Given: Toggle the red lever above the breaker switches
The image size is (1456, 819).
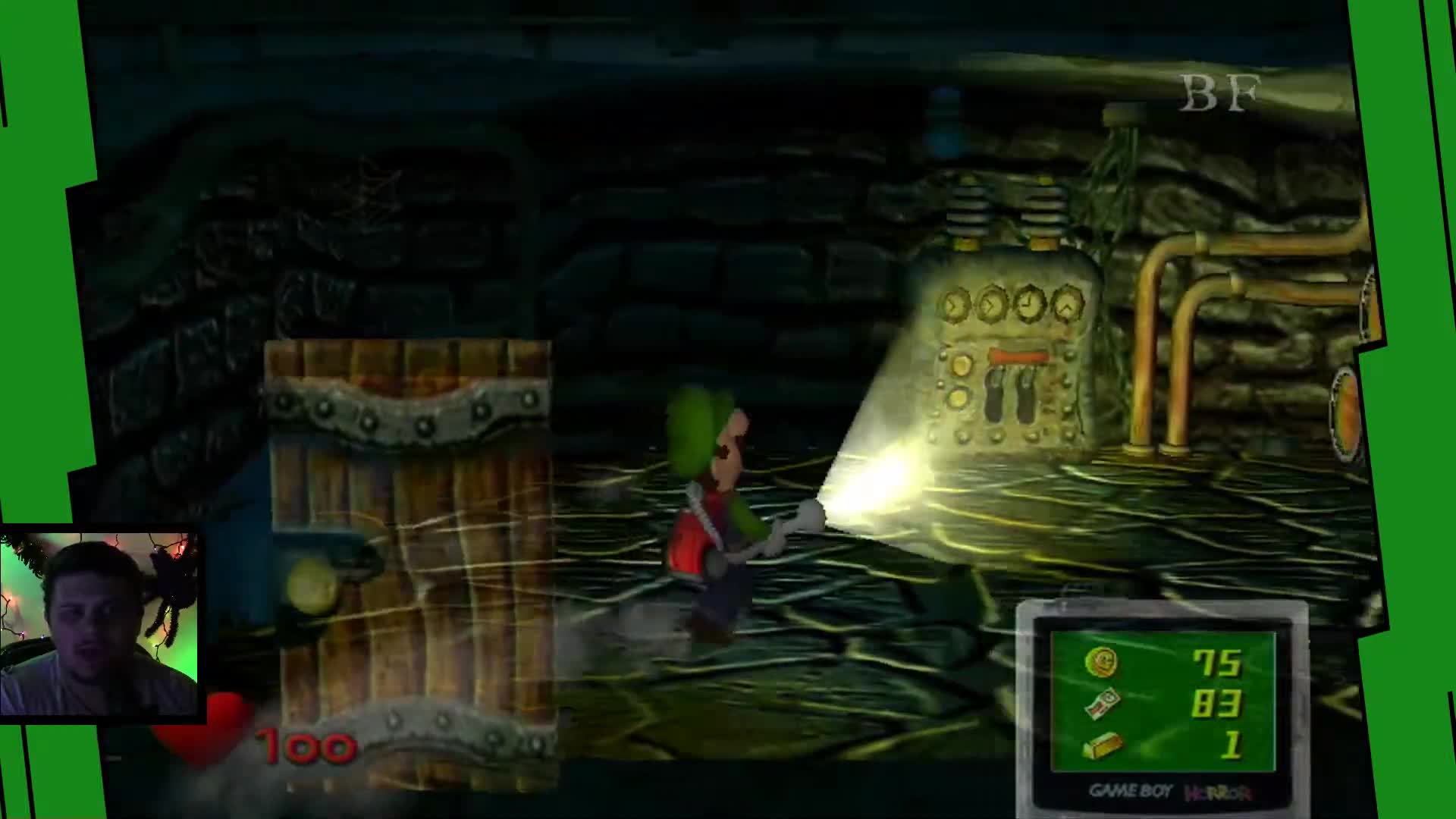Looking at the screenshot, I should coord(1018,356).
